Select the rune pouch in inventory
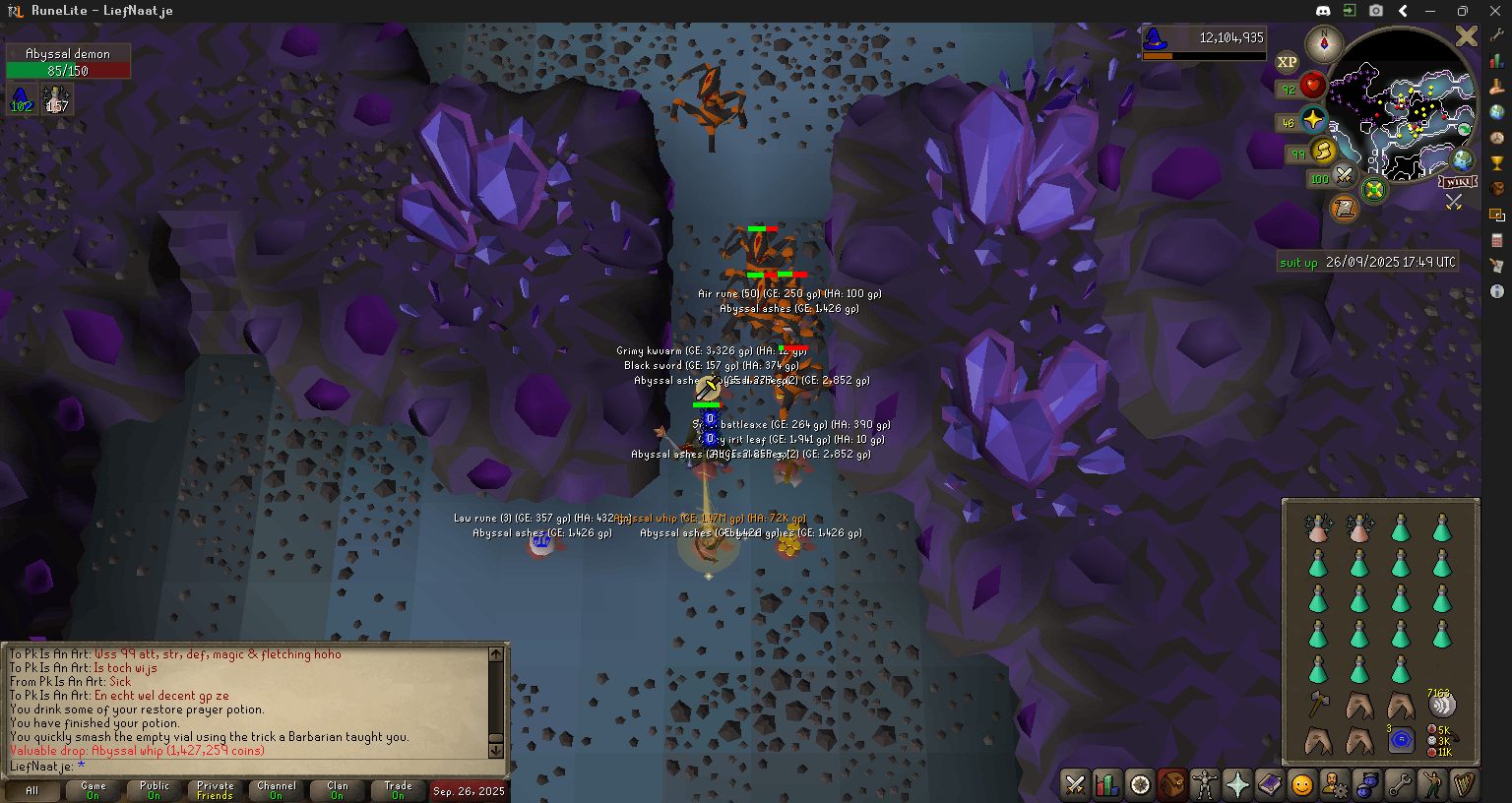The height and width of the screenshot is (803, 1512). click(x=1401, y=740)
